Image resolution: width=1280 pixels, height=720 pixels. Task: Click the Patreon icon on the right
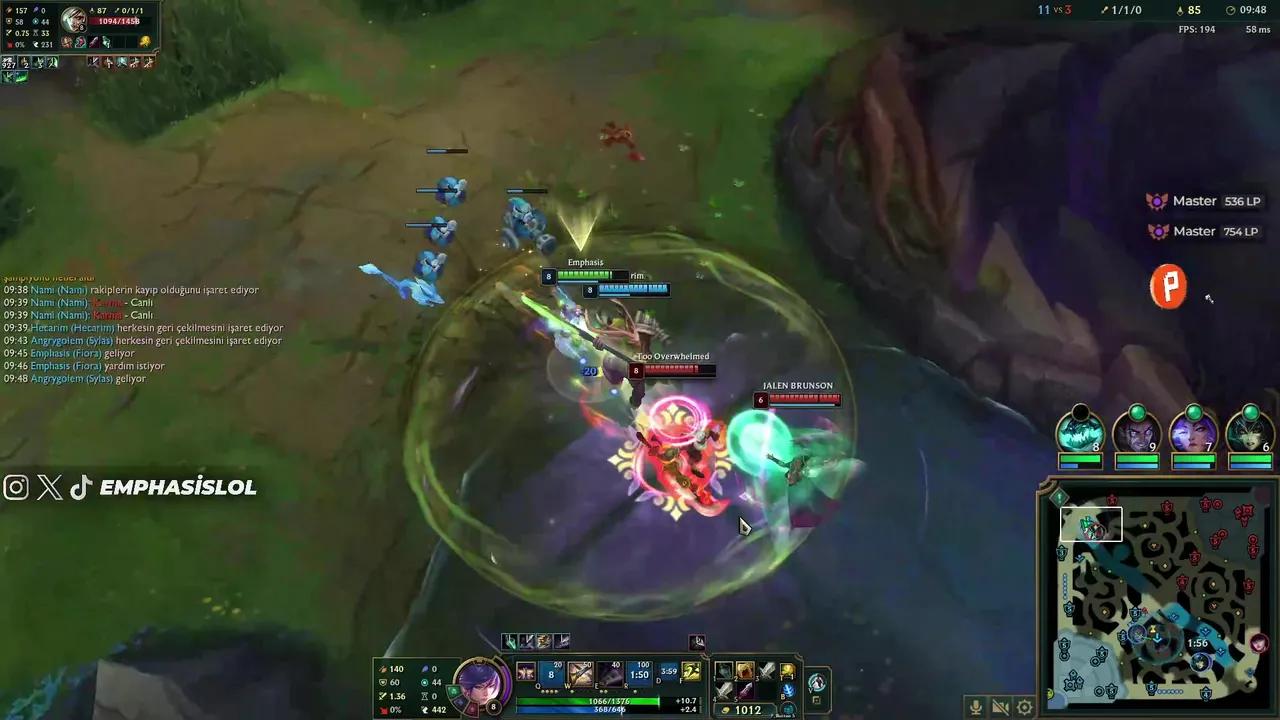(1168, 287)
